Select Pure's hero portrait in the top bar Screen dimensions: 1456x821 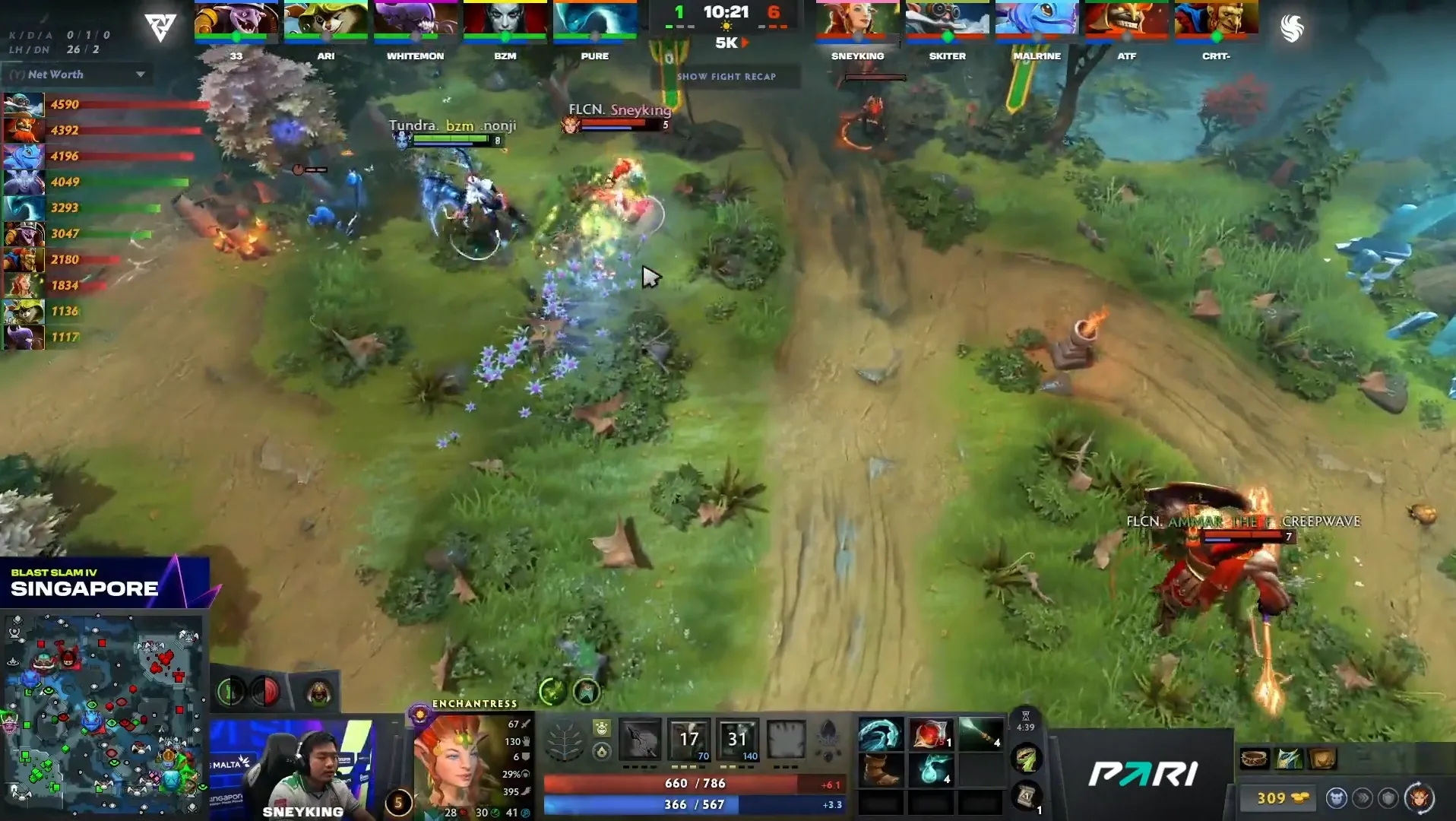[x=595, y=20]
